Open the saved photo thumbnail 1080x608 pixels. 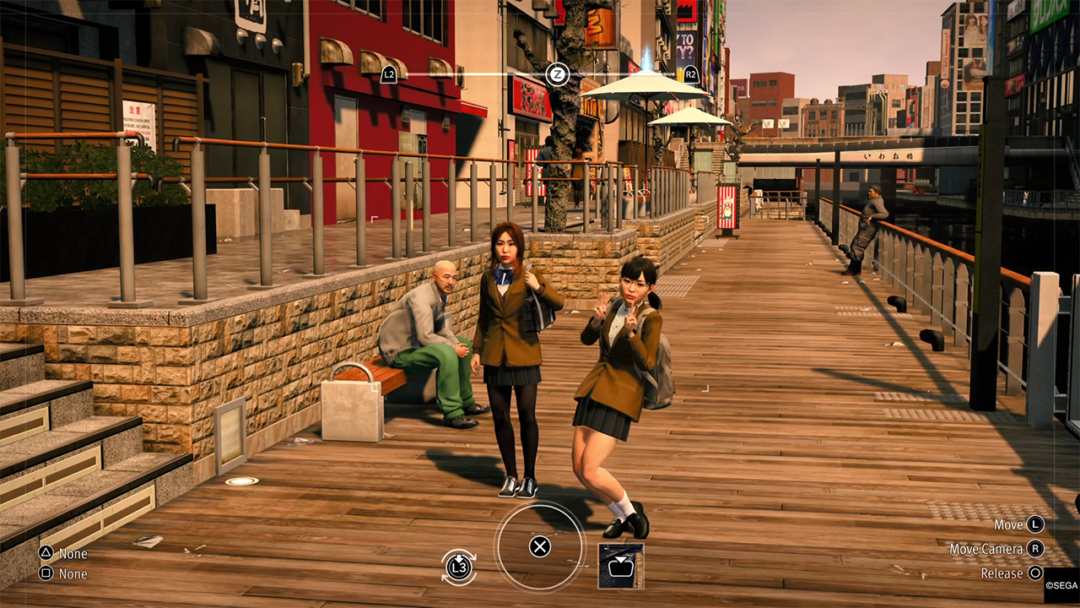pos(620,566)
